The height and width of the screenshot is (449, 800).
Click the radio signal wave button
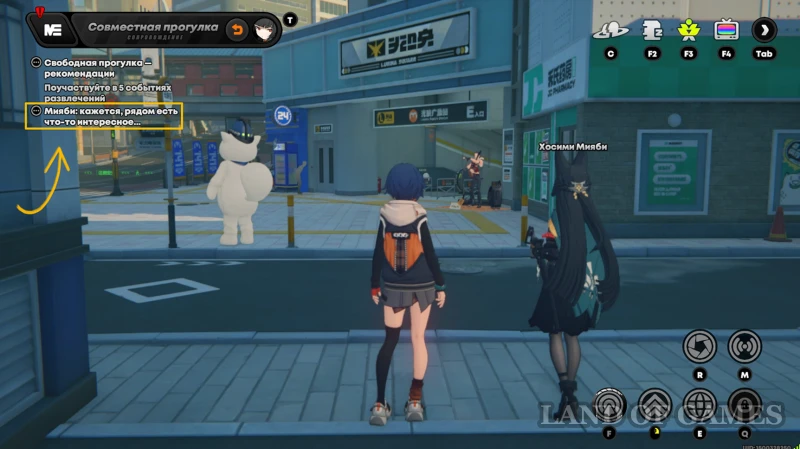[745, 346]
